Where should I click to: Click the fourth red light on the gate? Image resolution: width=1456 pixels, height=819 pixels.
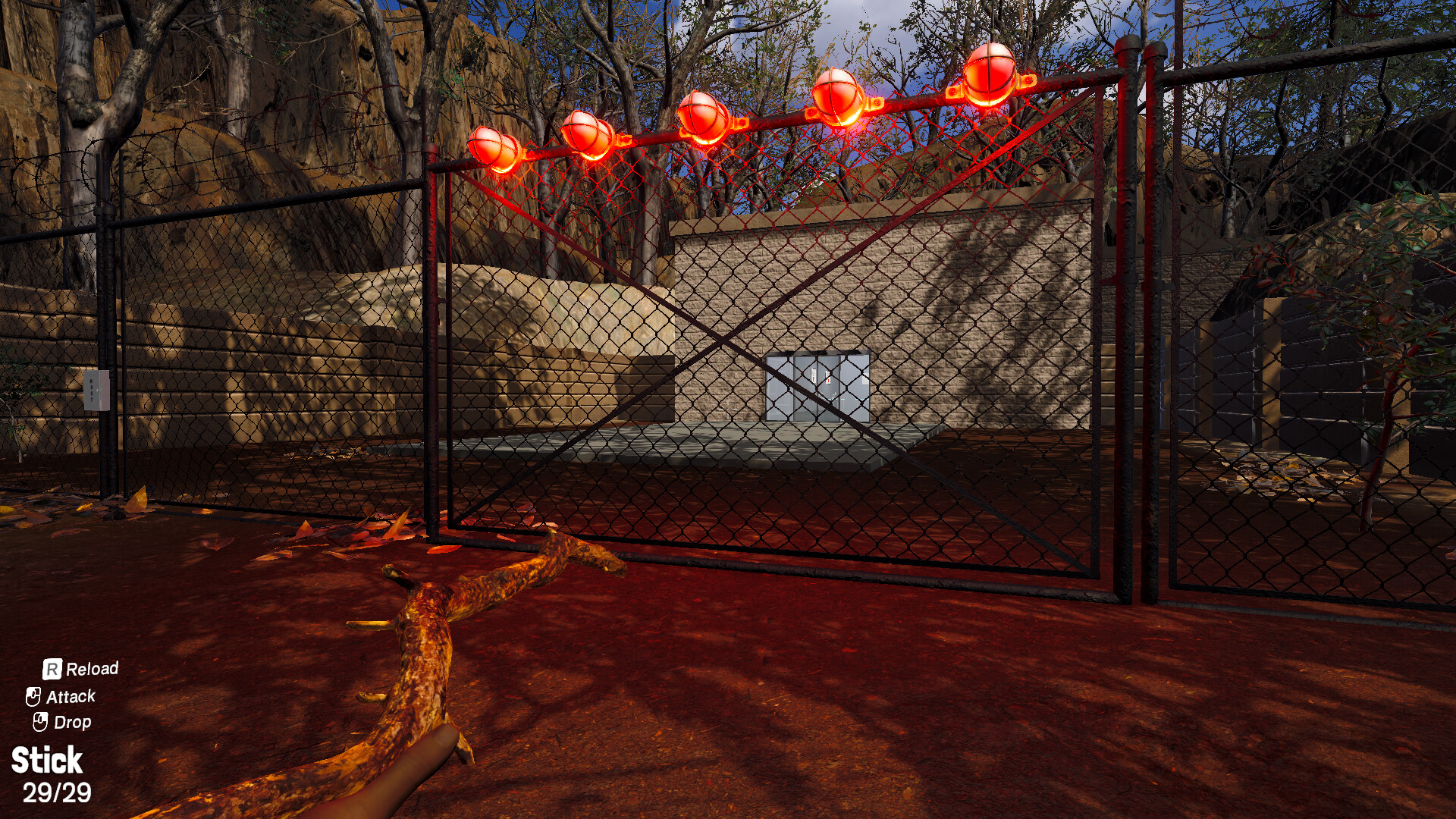click(836, 96)
